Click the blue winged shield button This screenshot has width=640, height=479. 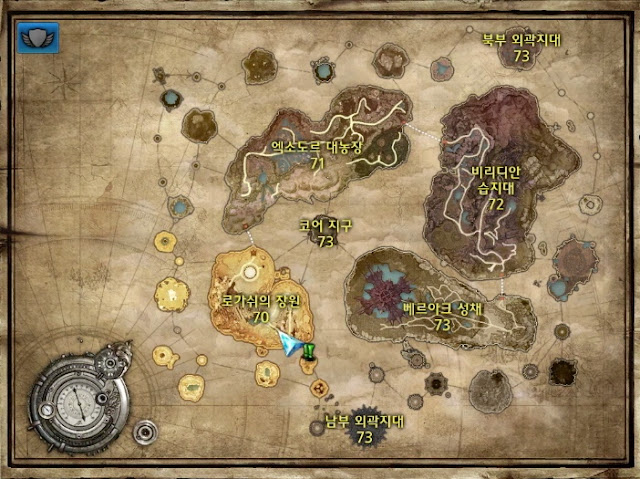tap(38, 38)
